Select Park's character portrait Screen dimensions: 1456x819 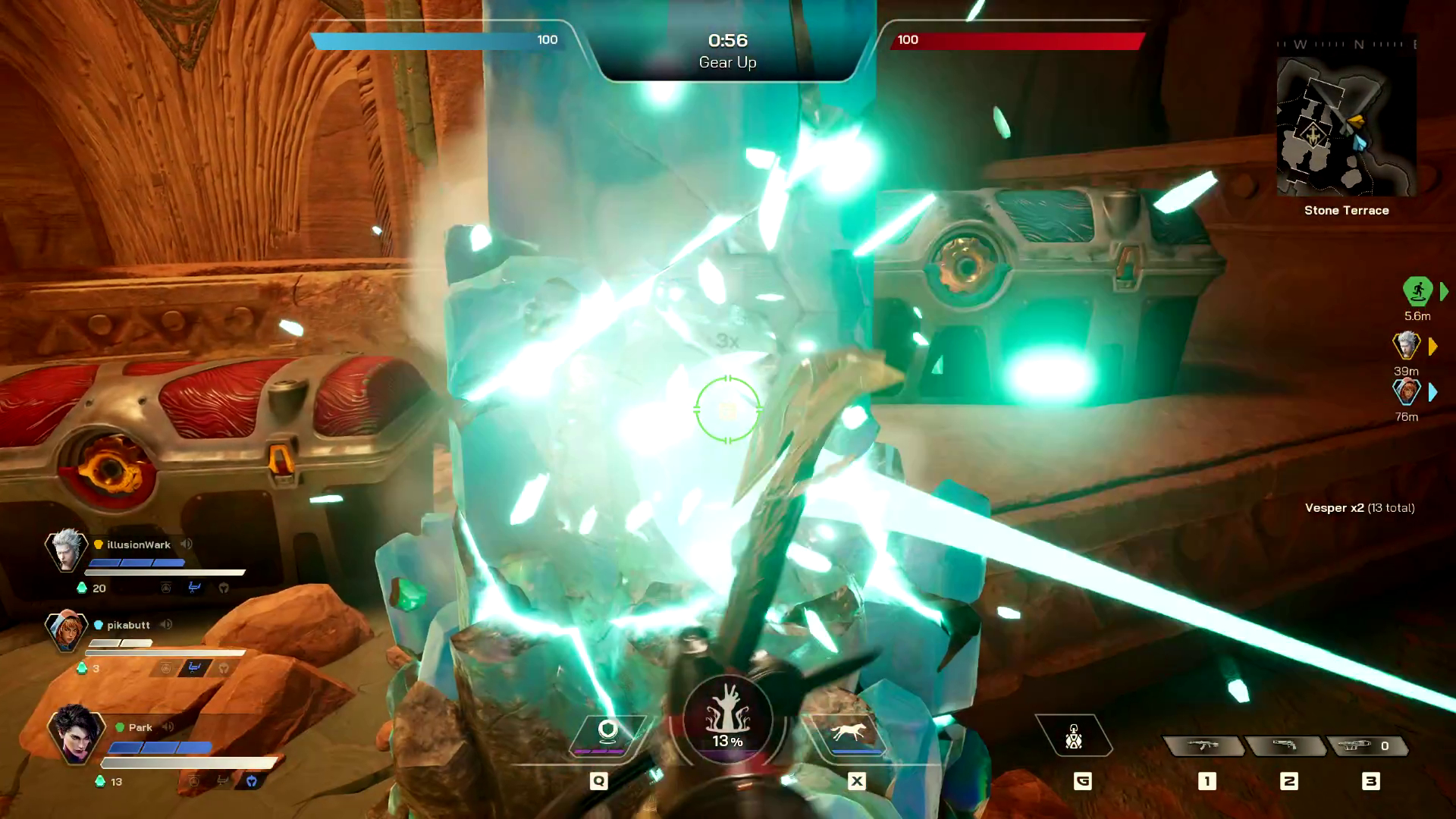pyautogui.click(x=74, y=733)
